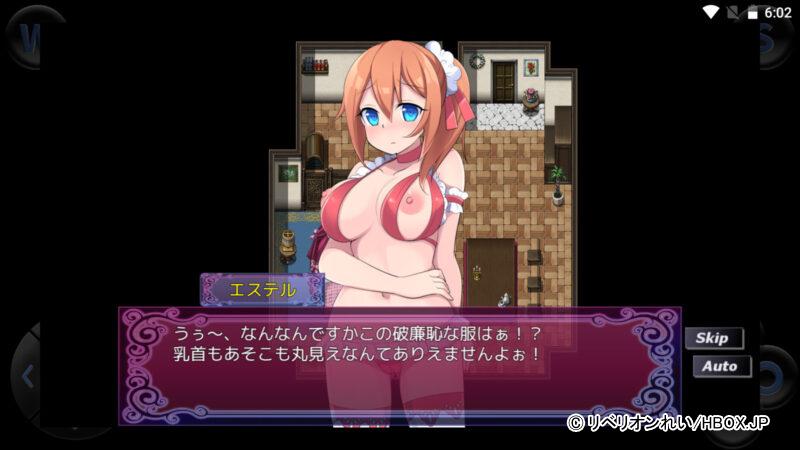The image size is (800, 450).
Task: Enable Auto dialogue advance
Action: 720,366
